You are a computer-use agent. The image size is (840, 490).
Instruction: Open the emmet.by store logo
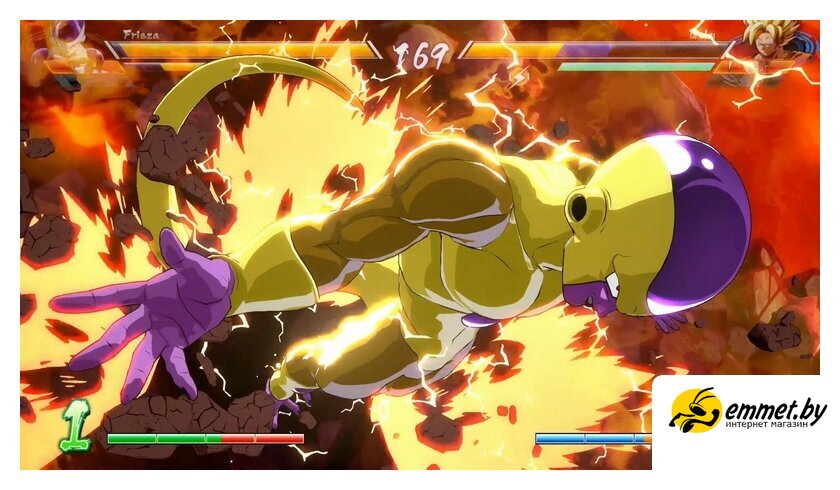747,411
